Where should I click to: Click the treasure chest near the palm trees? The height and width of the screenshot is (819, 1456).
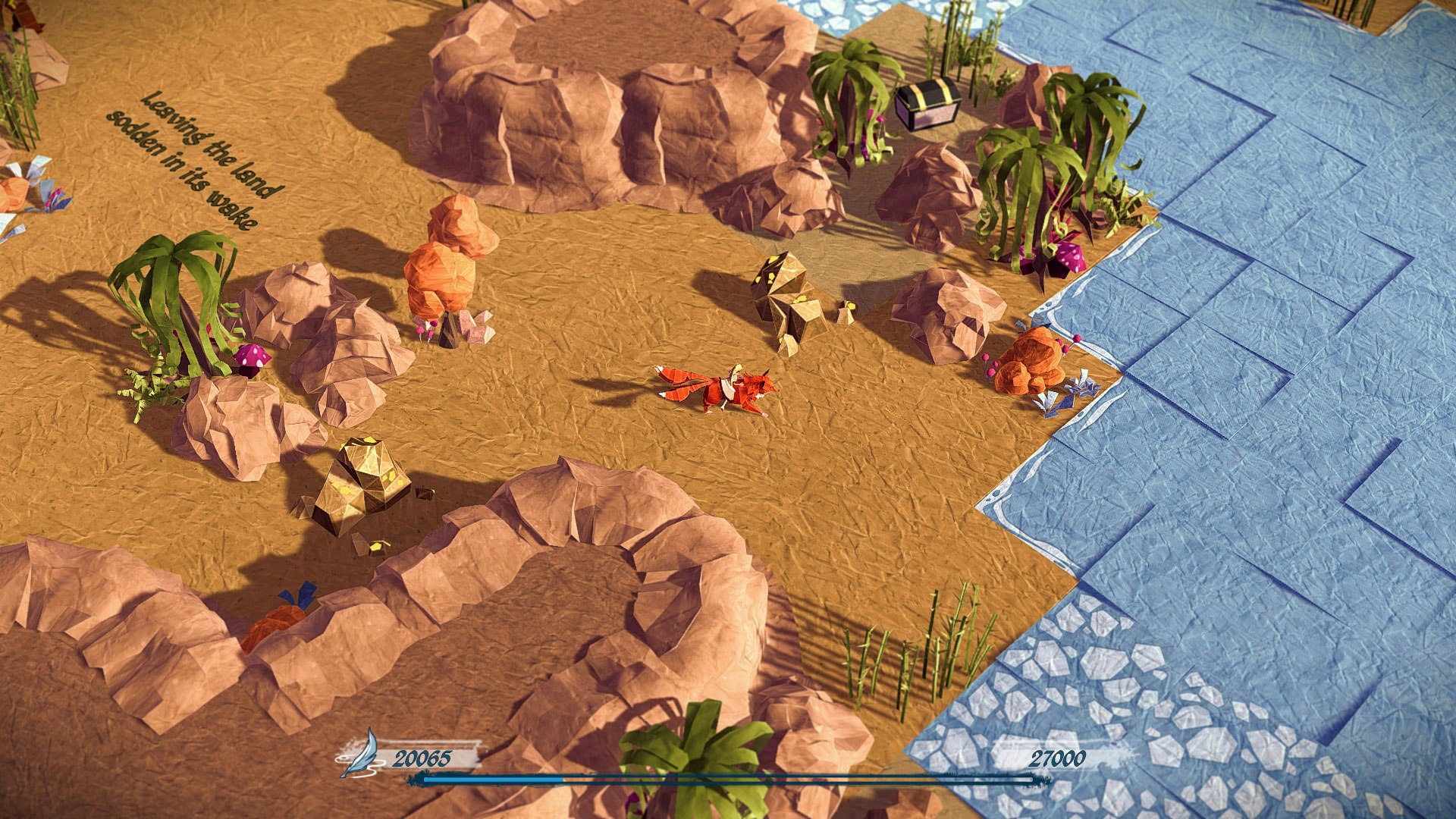(927, 106)
